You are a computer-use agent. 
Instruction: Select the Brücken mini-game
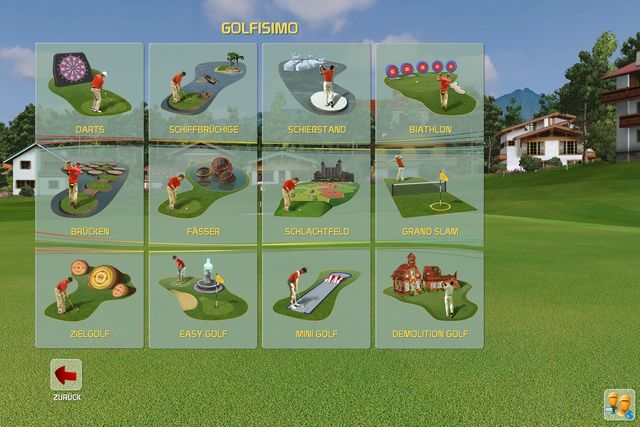89,193
